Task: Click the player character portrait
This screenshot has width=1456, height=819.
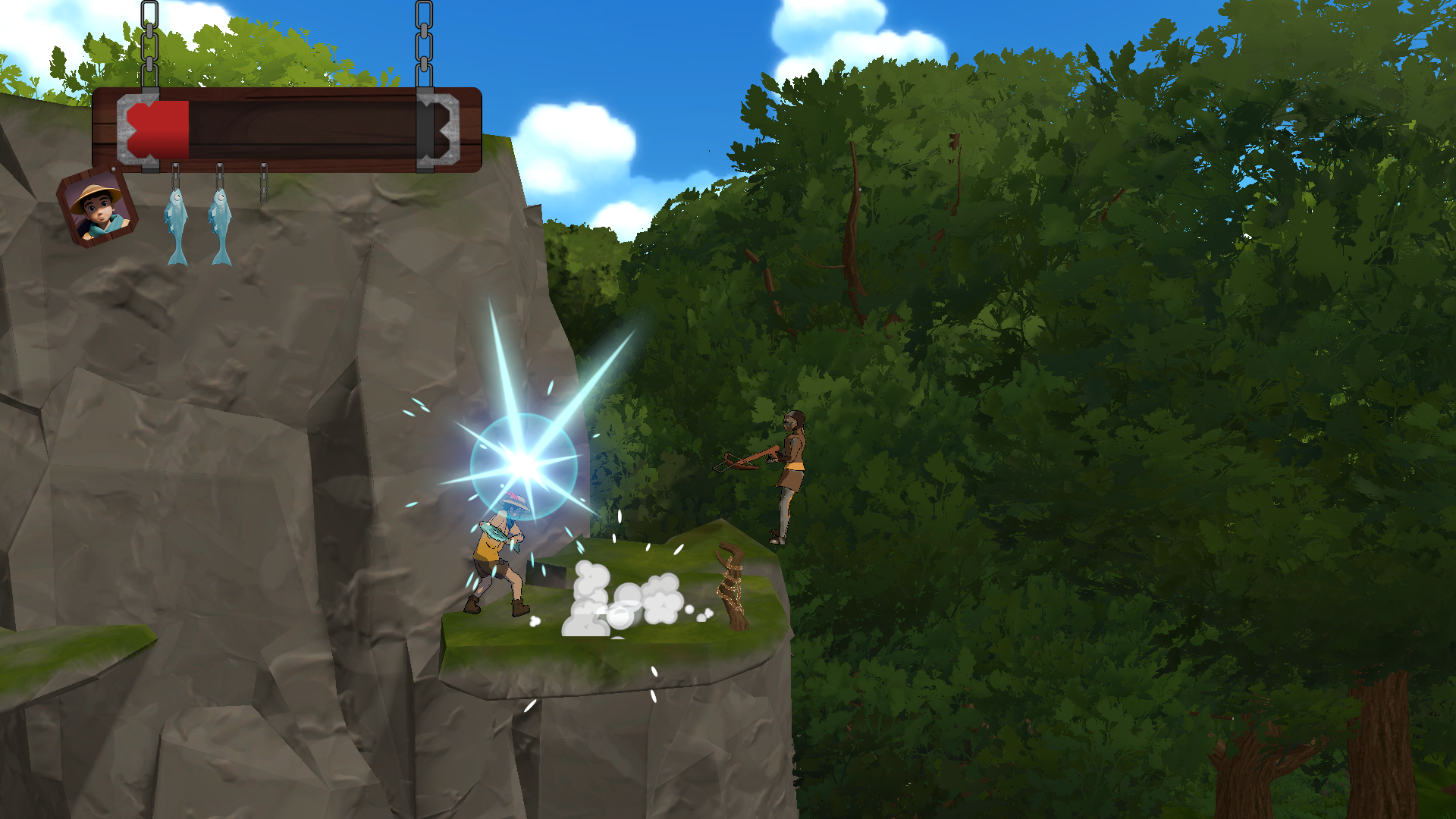Action: pos(97,207)
